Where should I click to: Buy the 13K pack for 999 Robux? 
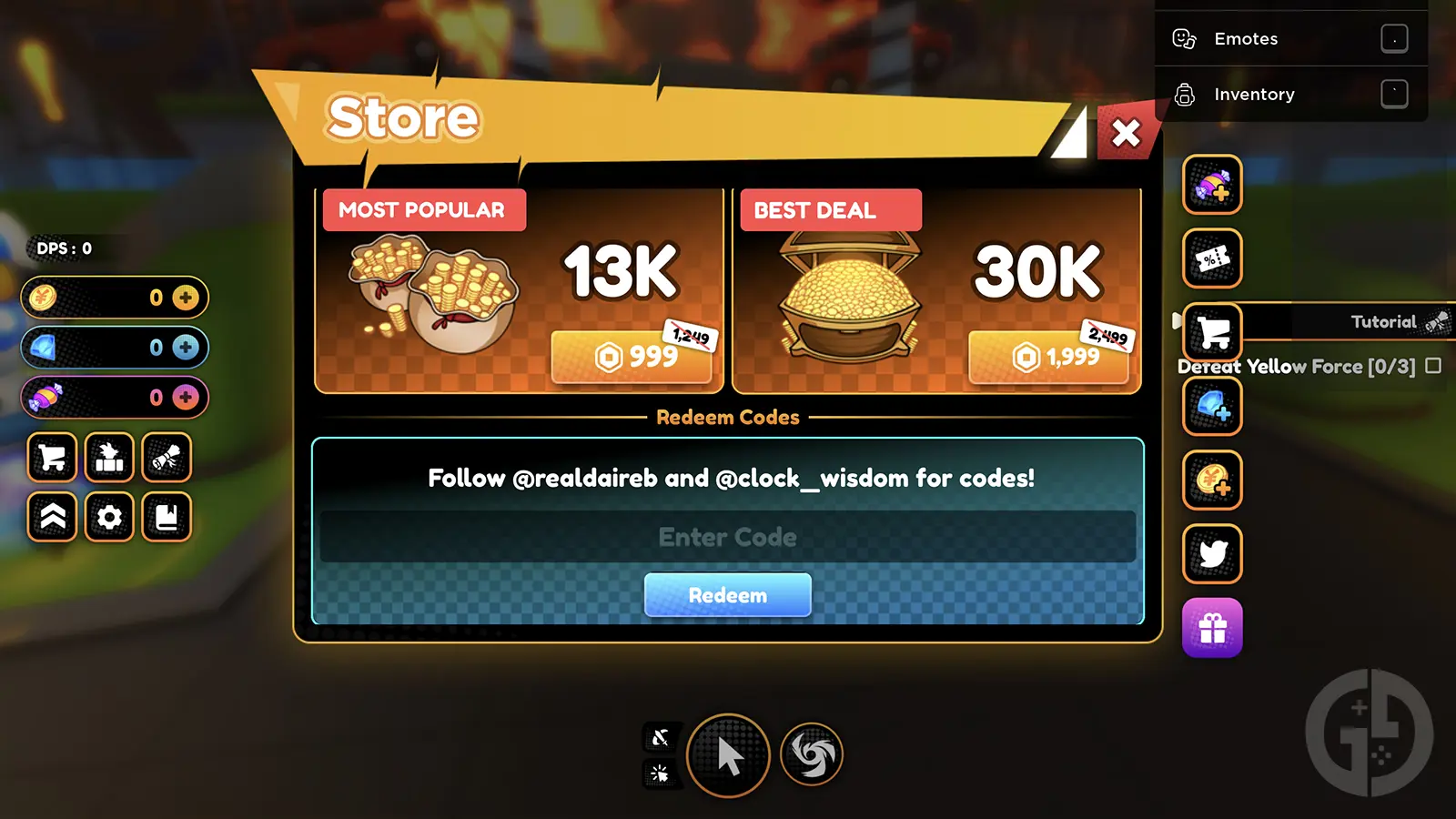(632, 358)
